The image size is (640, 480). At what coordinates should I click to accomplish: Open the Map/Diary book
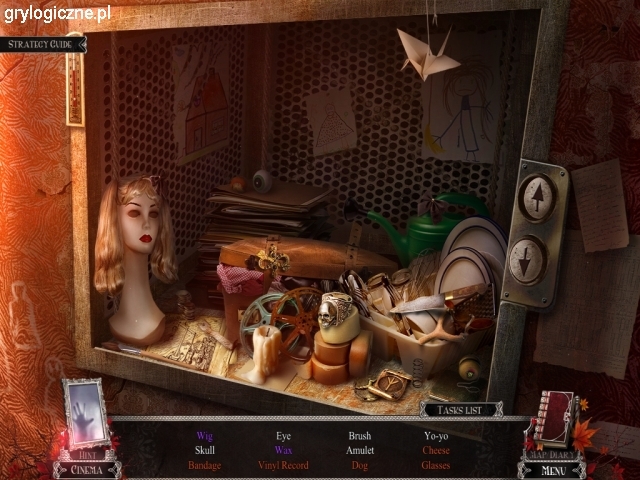tap(552, 420)
